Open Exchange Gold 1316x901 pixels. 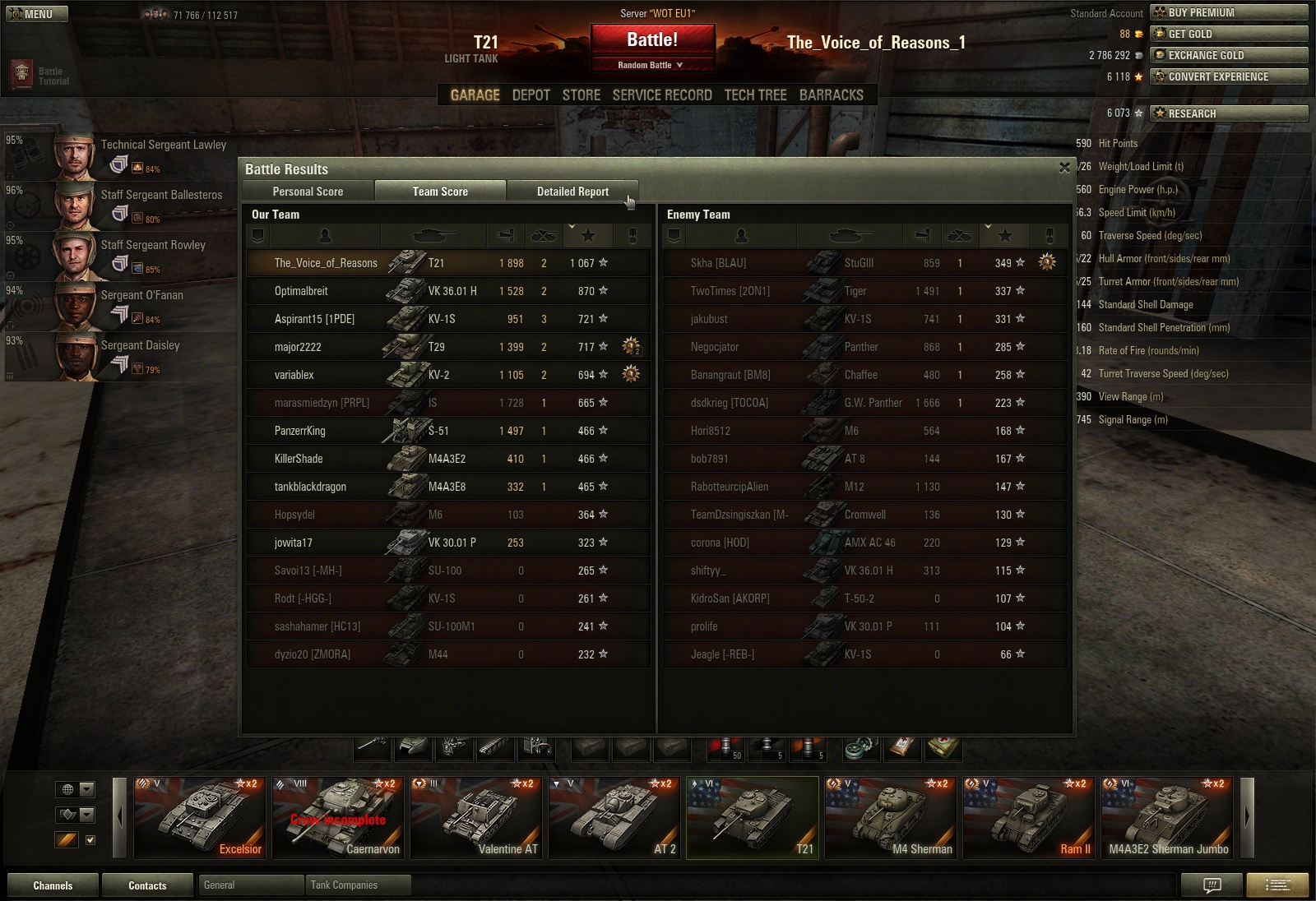point(1229,55)
